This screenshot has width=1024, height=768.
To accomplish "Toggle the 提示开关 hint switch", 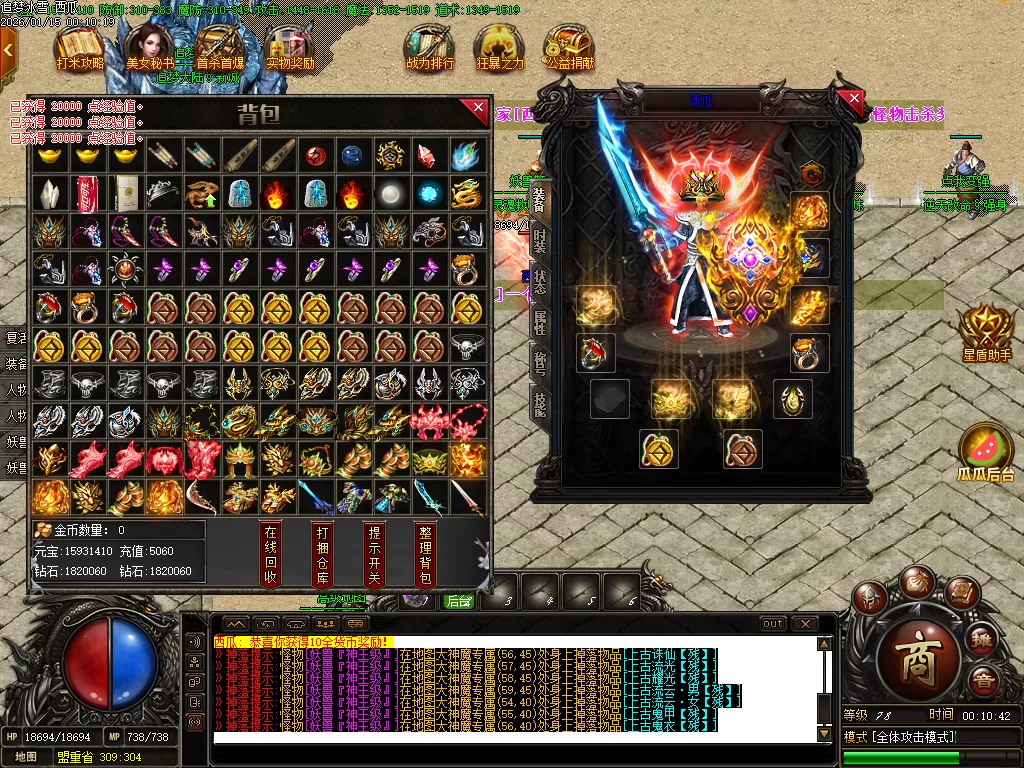I will pos(373,553).
